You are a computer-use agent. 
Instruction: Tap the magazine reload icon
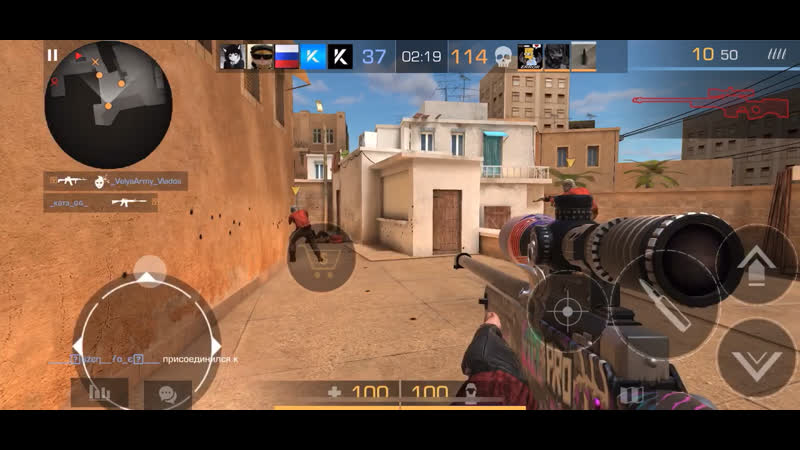coord(631,394)
